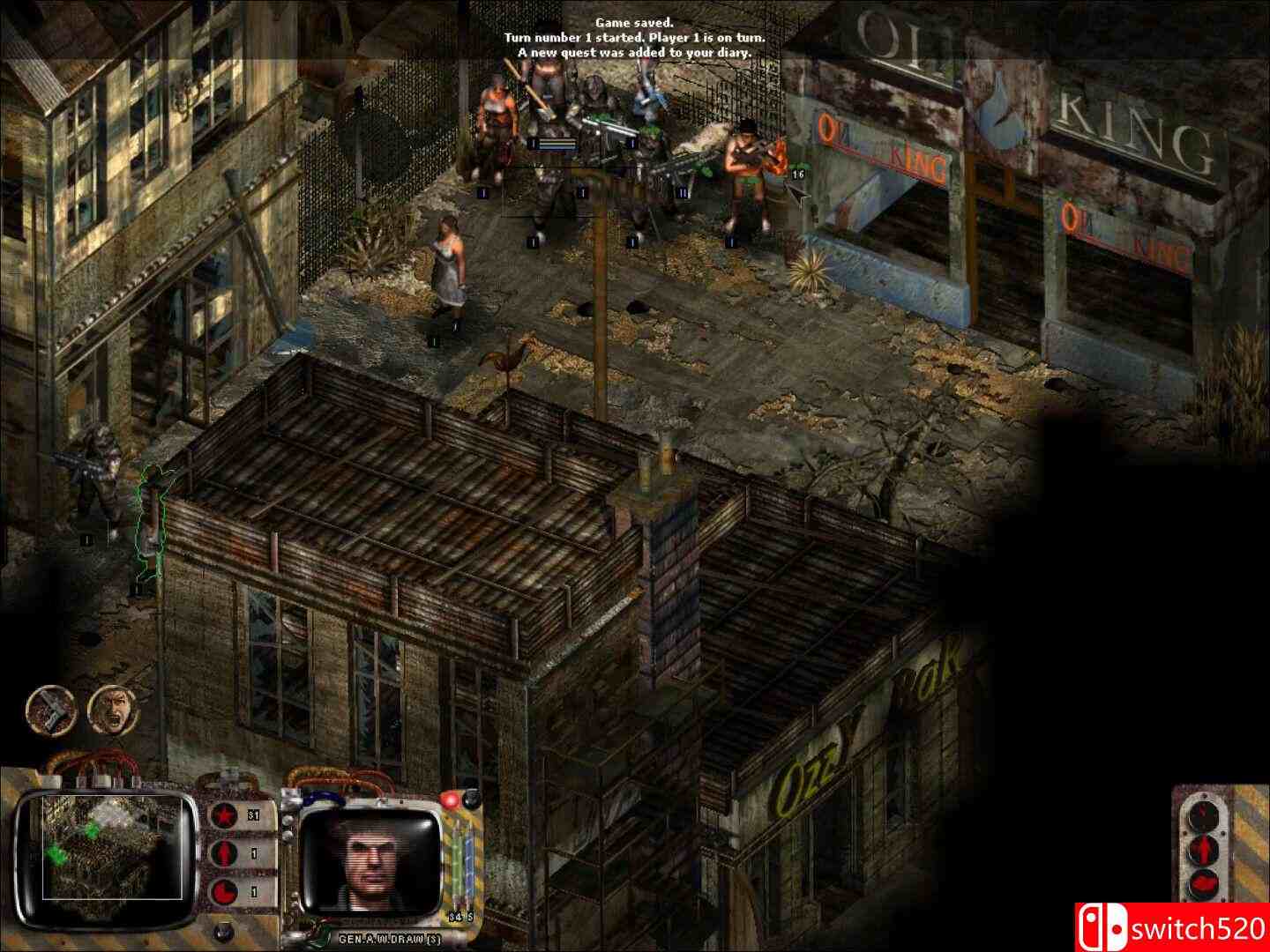The height and width of the screenshot is (952, 1270).
Task: Click the red star score counter icon
Action: (x=223, y=814)
